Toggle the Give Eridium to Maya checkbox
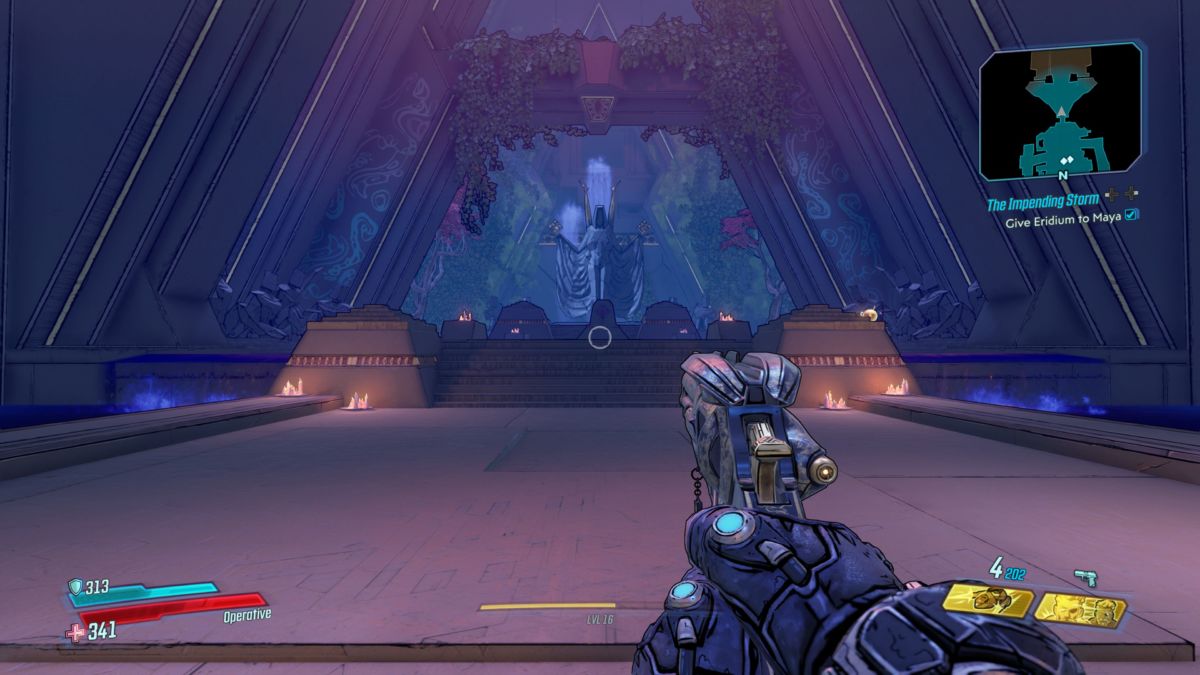The height and width of the screenshot is (675, 1200). pyautogui.click(x=1132, y=214)
